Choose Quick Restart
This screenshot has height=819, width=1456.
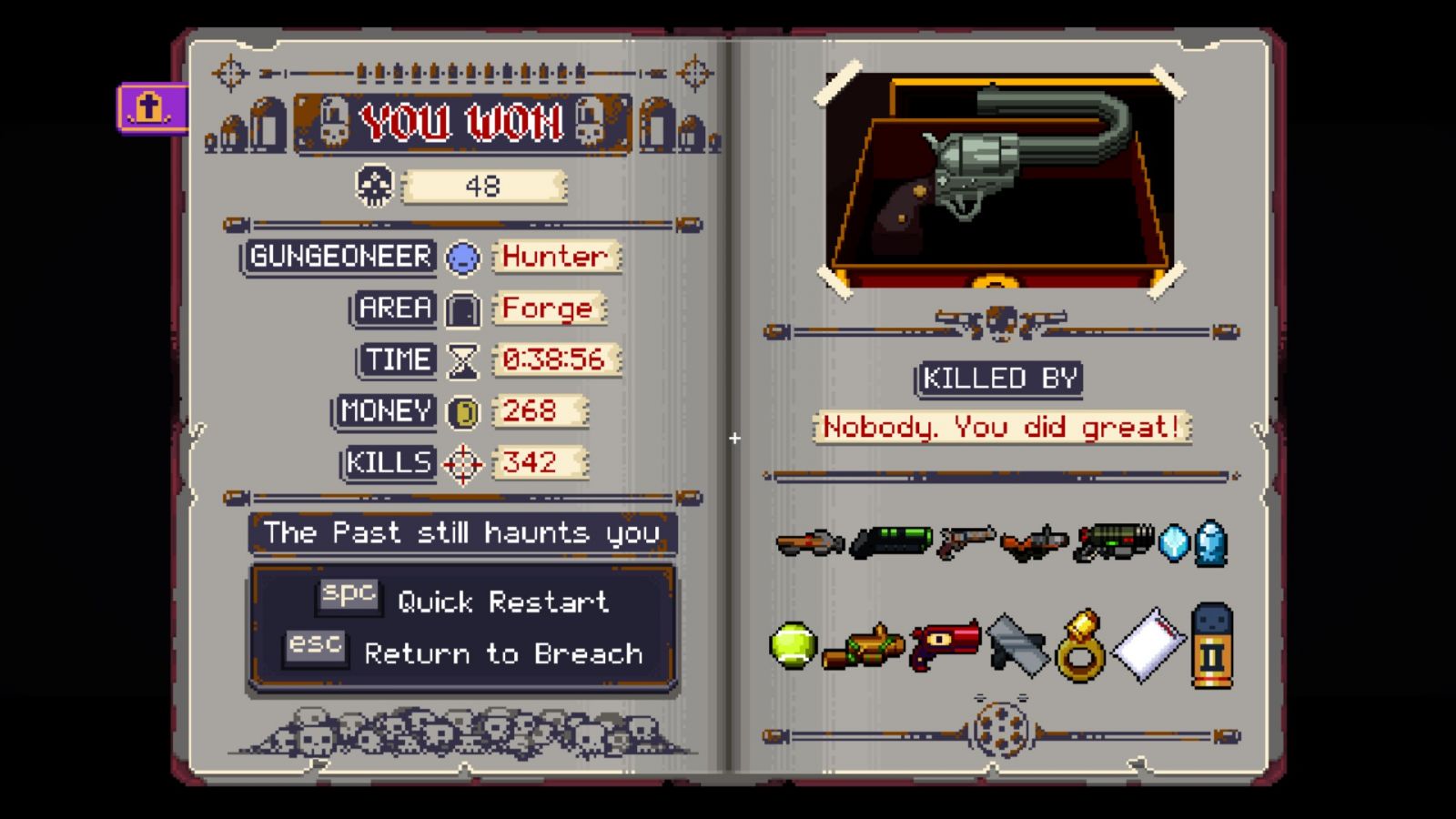point(502,602)
